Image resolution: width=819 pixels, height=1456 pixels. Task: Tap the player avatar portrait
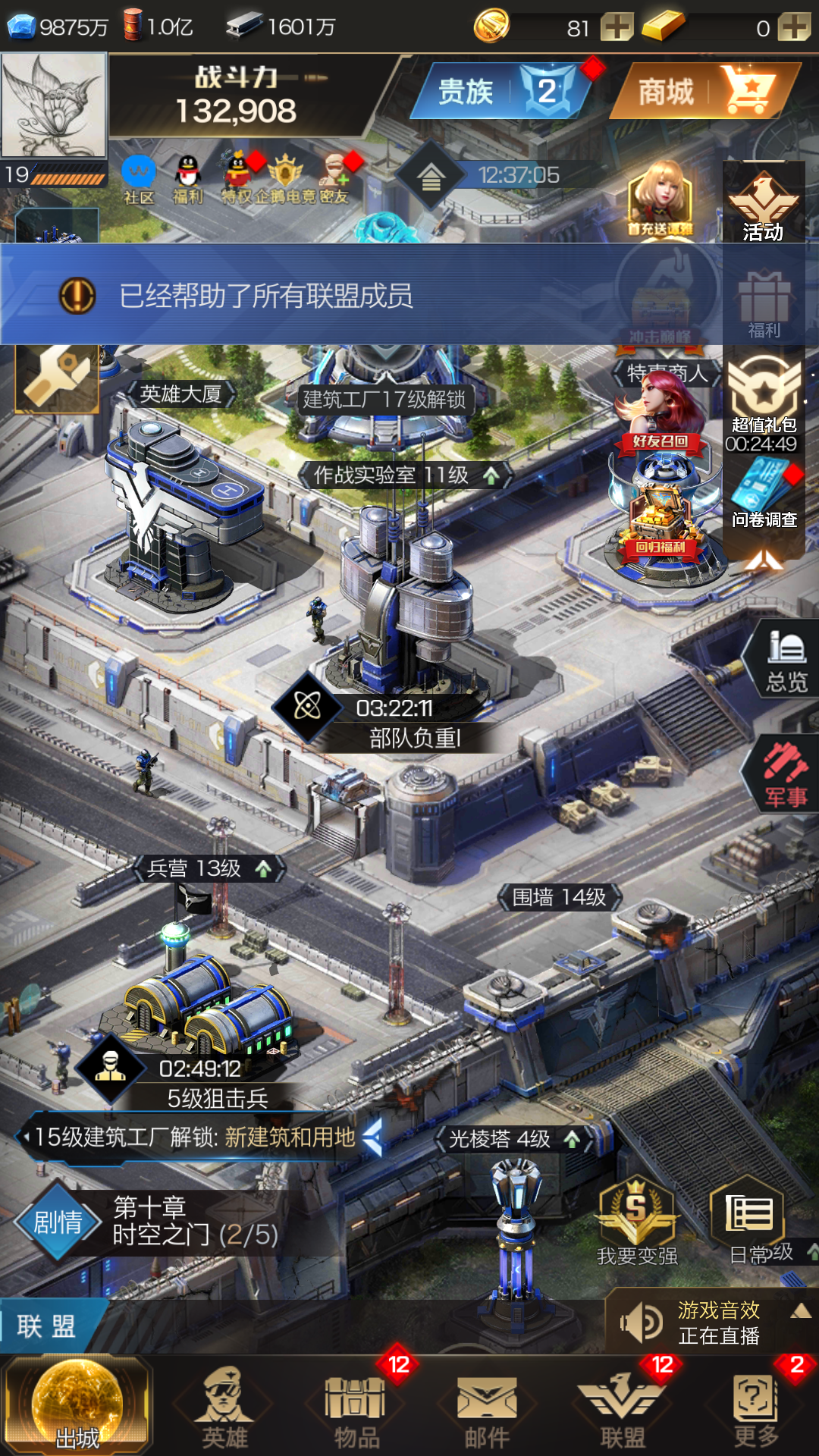[x=53, y=105]
